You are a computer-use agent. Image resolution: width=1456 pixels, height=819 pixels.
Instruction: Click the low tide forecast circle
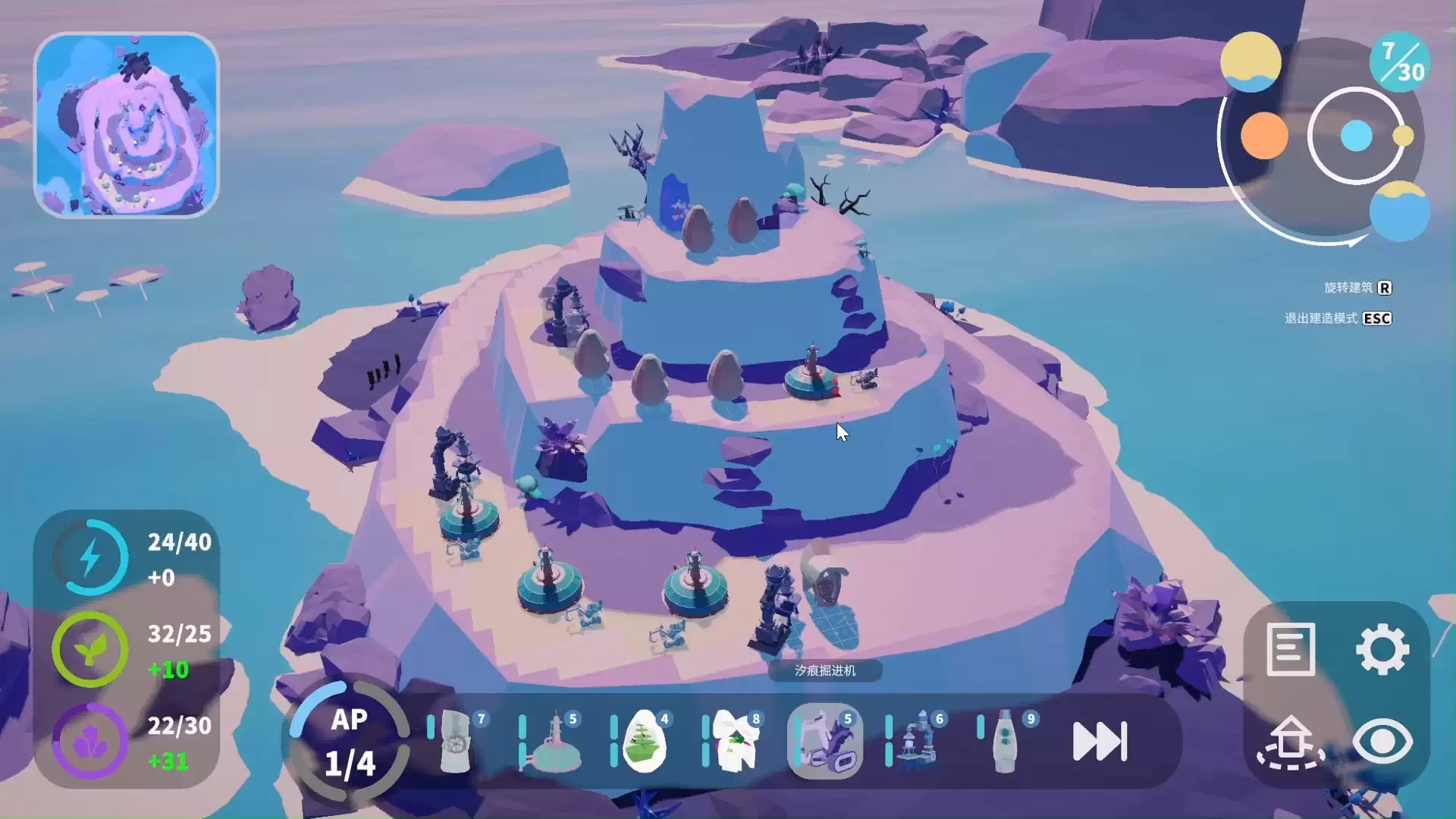pyautogui.click(x=1250, y=61)
